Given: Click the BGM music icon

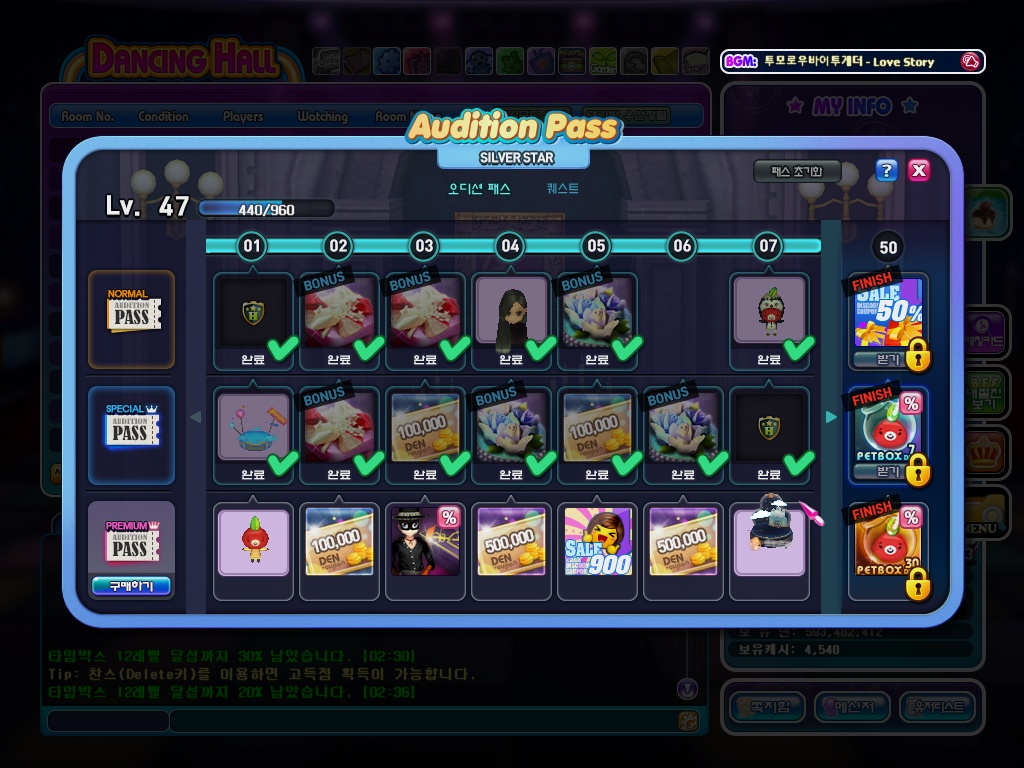Looking at the screenshot, I should (969, 61).
